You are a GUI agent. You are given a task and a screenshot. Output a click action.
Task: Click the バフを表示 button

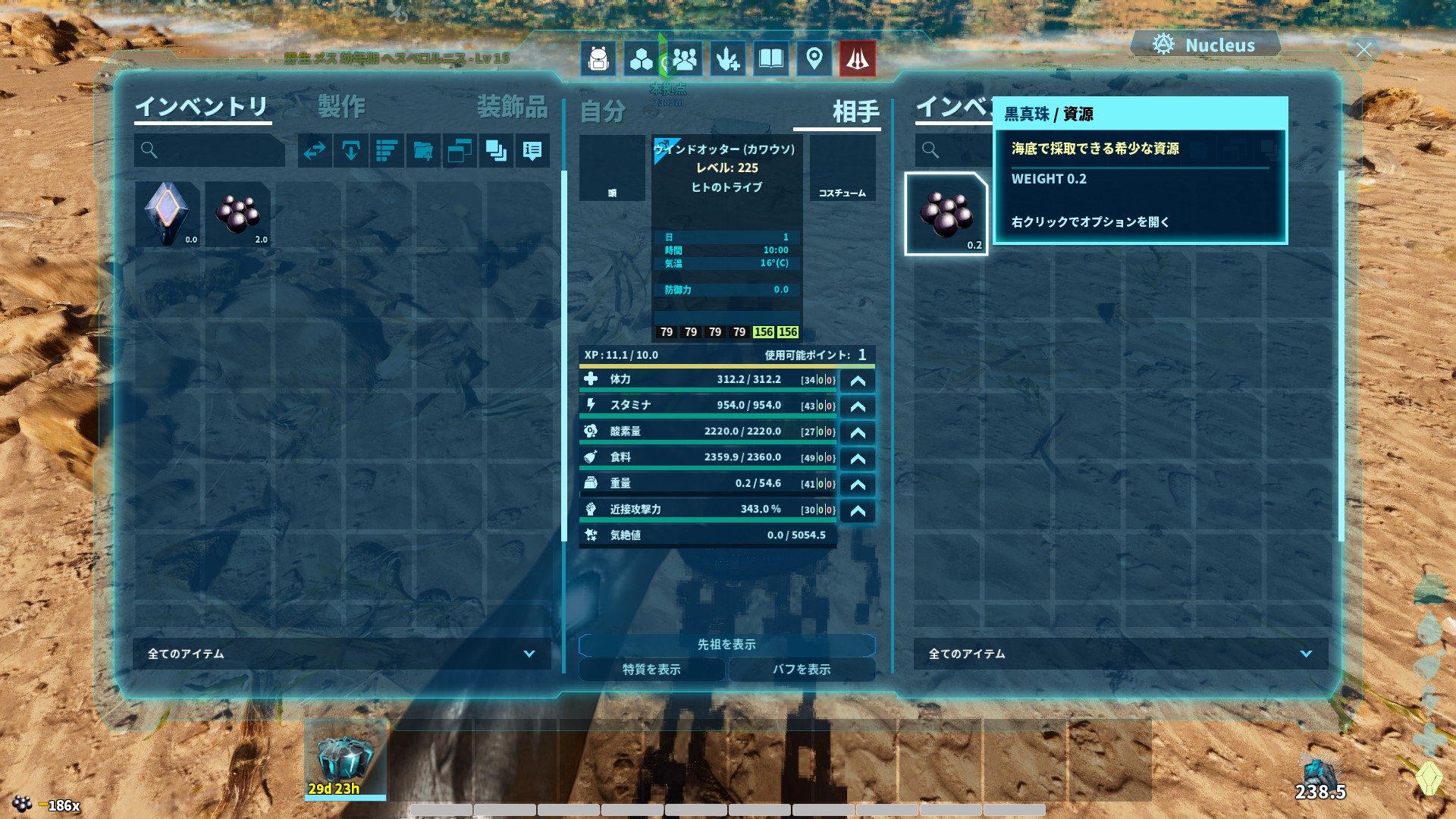point(802,670)
